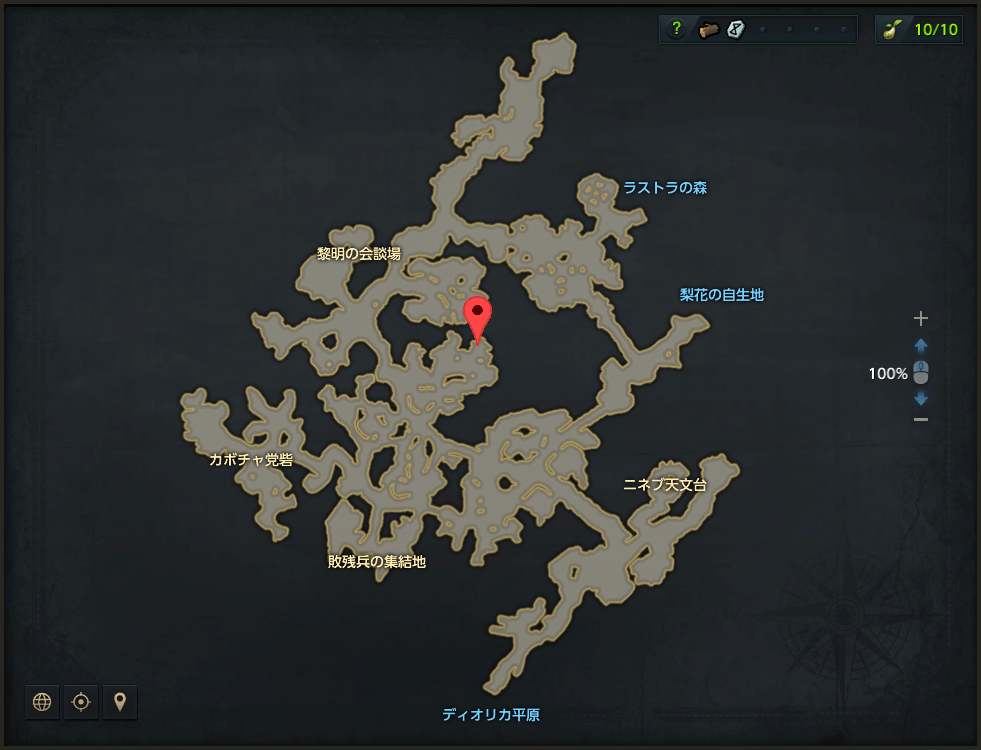
Task: Click the map pin button in the bottom toolbar
Action: click(x=120, y=702)
